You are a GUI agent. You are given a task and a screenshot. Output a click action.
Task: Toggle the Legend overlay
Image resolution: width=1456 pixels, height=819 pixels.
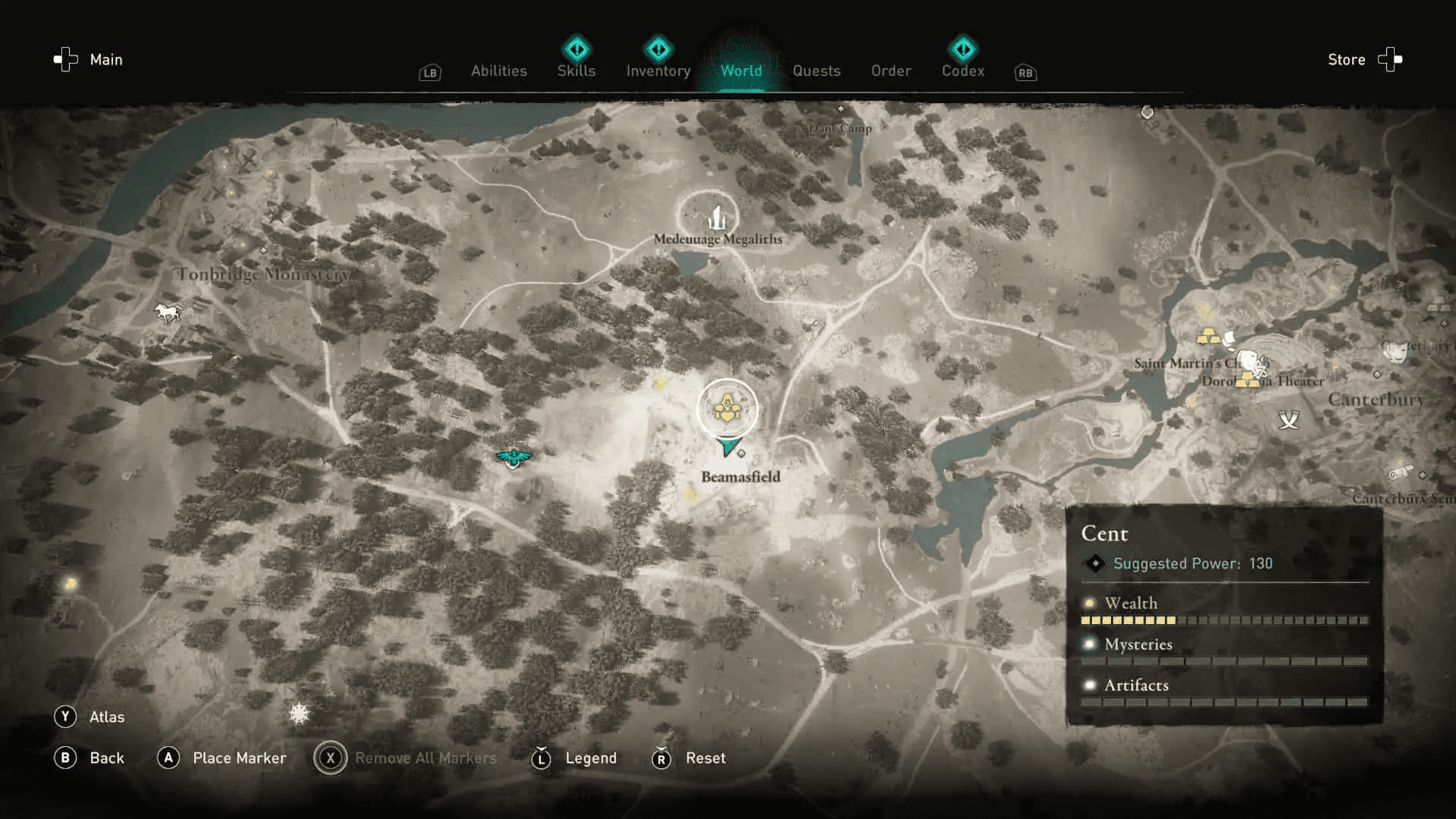coord(541,758)
